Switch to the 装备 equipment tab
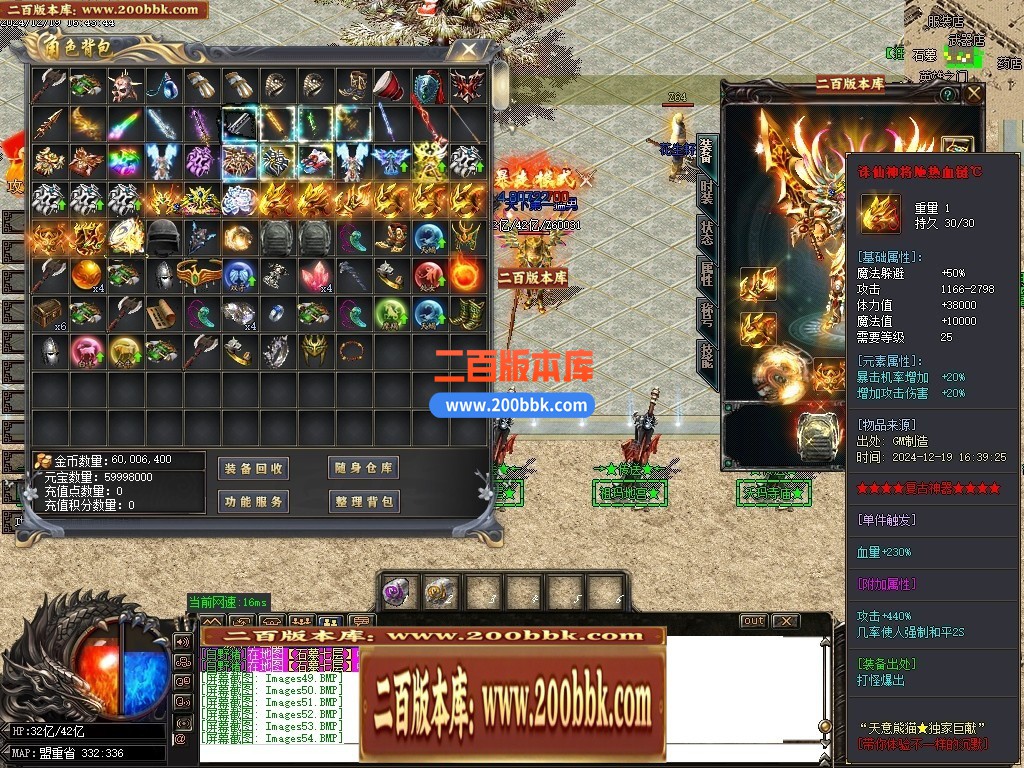This screenshot has height=768, width=1024. pyautogui.click(x=706, y=152)
